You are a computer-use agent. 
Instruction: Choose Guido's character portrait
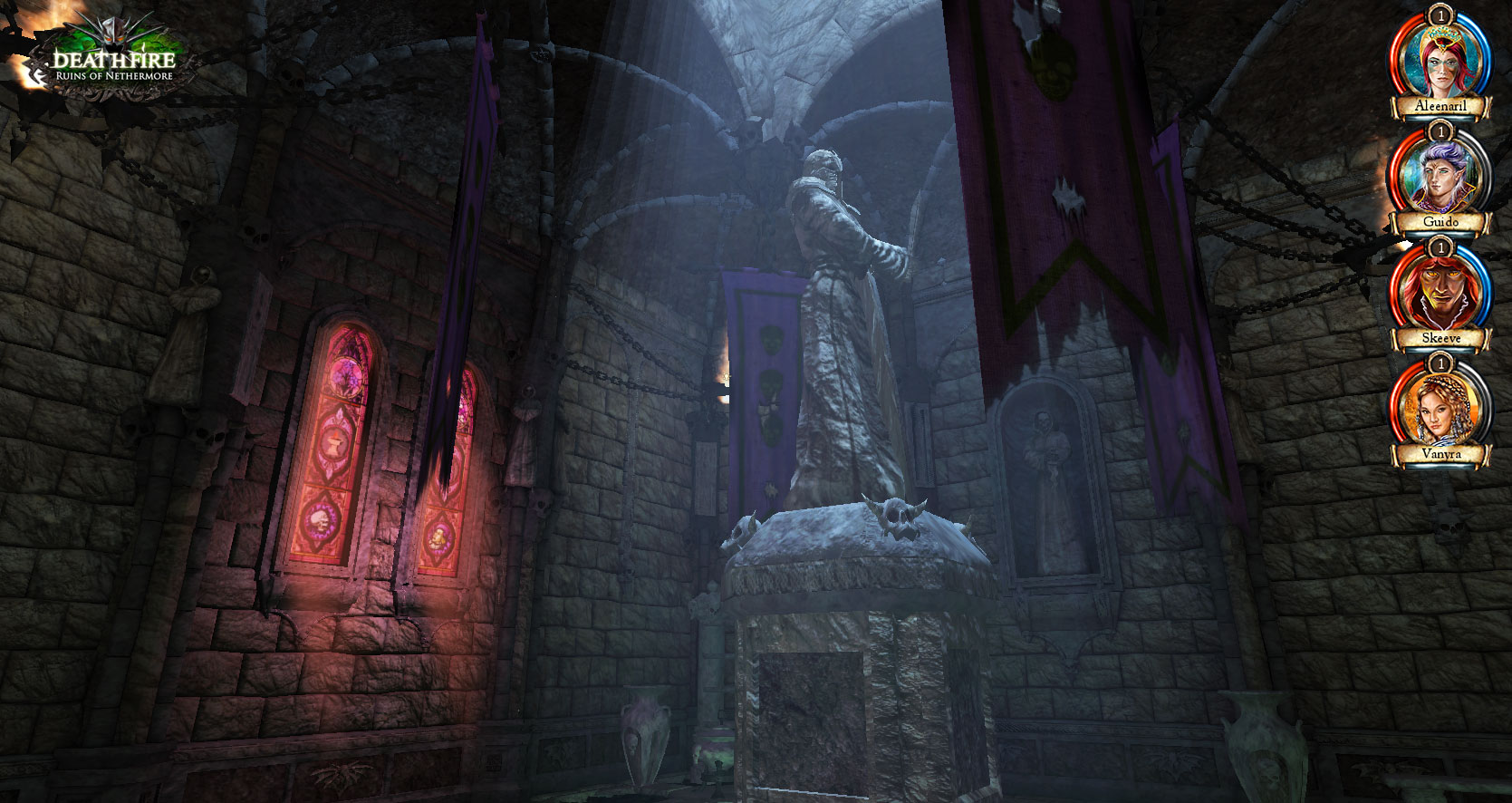click(x=1440, y=178)
